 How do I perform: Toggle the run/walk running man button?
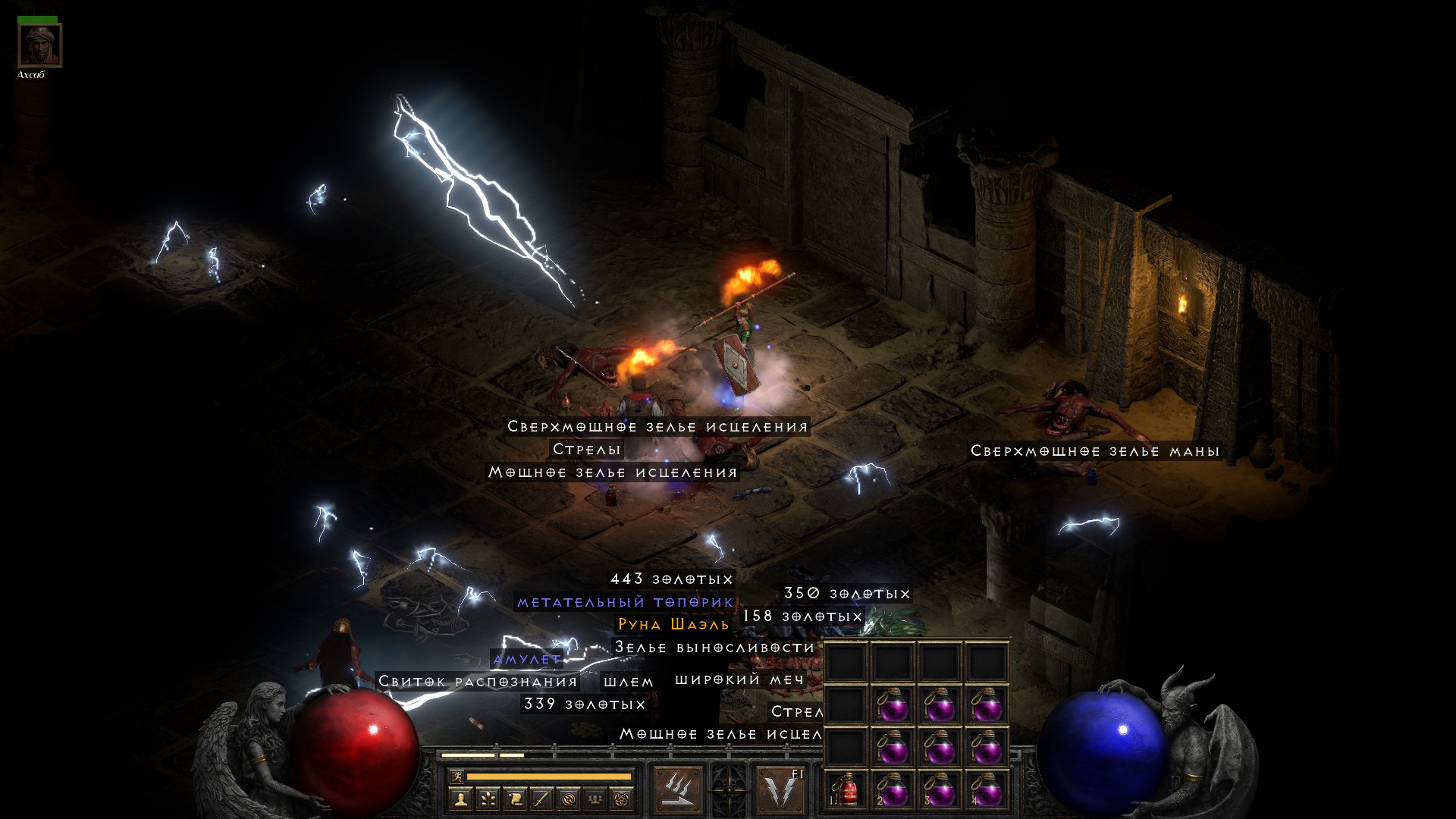(x=456, y=776)
